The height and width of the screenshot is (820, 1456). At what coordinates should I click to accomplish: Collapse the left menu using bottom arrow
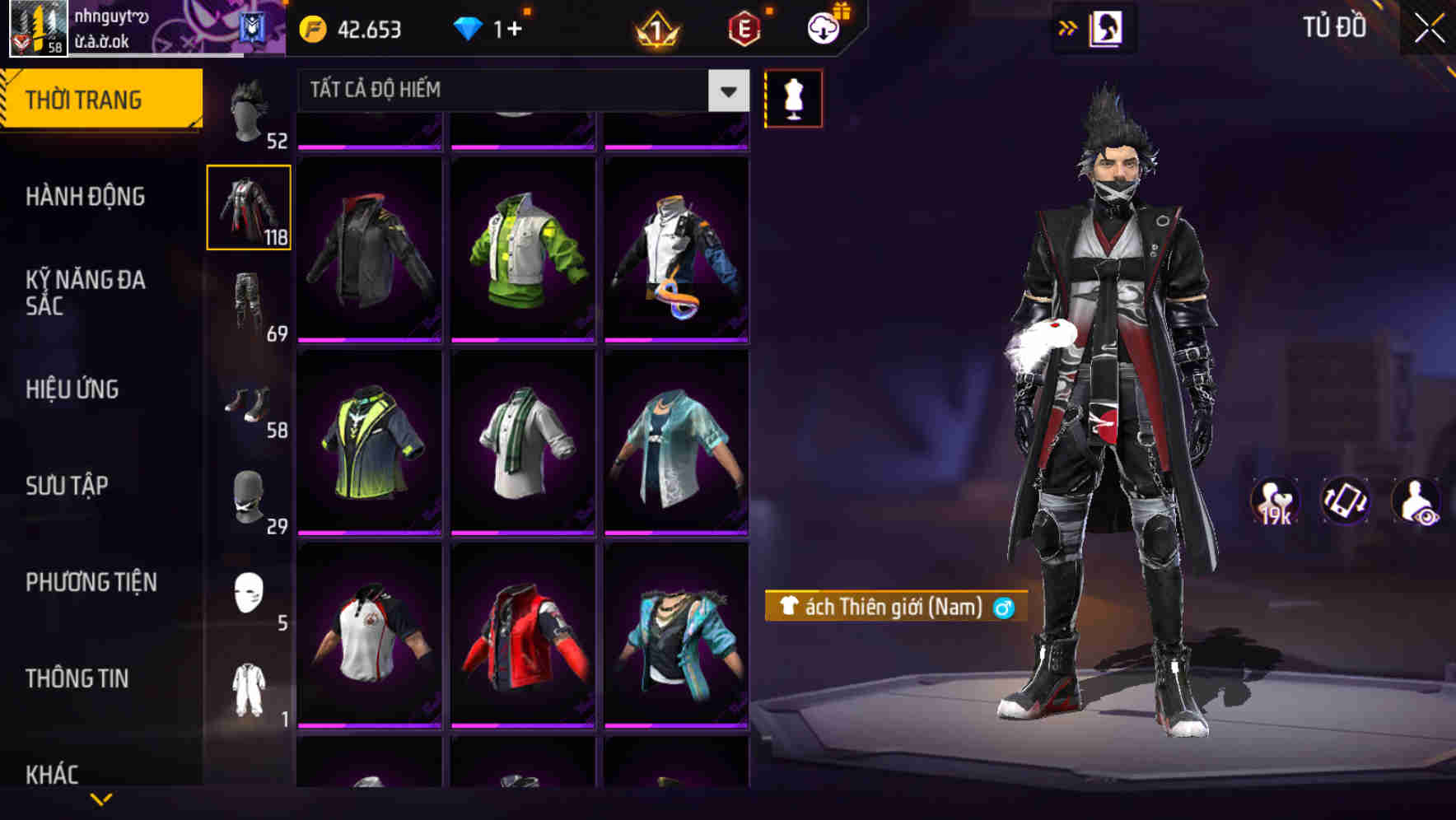(101, 798)
